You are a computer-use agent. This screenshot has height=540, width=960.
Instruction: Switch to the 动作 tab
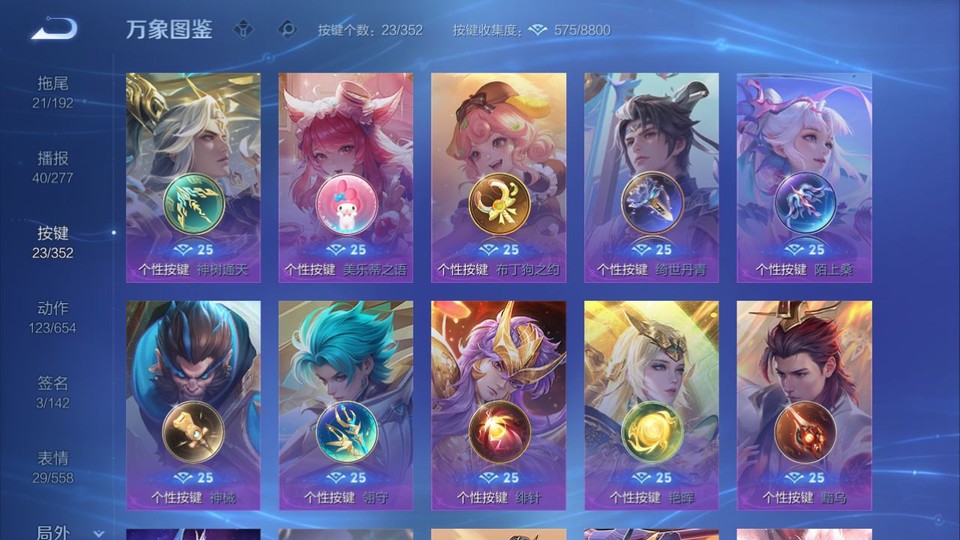(x=53, y=316)
